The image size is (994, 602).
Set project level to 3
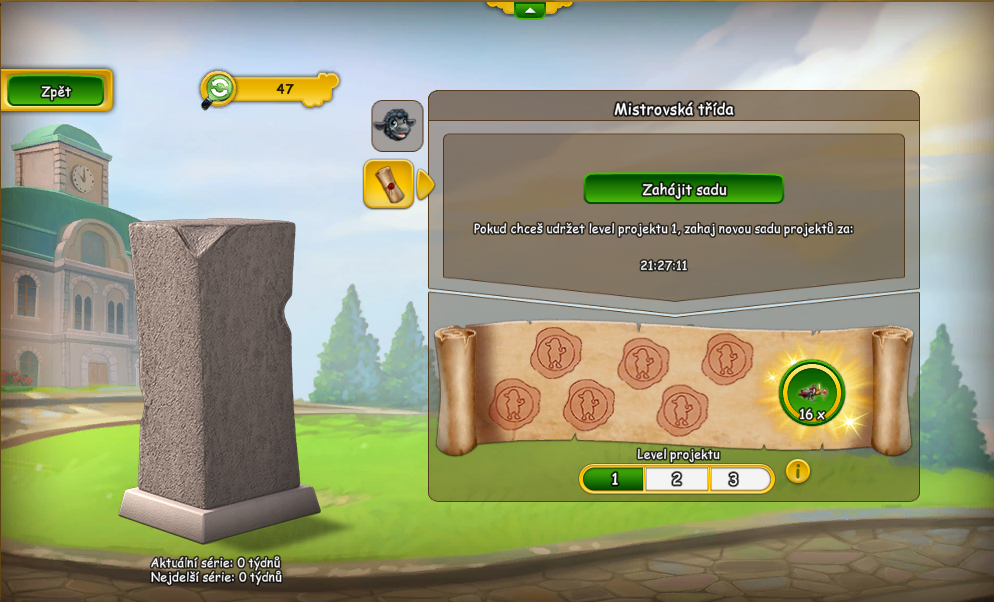[x=735, y=479]
